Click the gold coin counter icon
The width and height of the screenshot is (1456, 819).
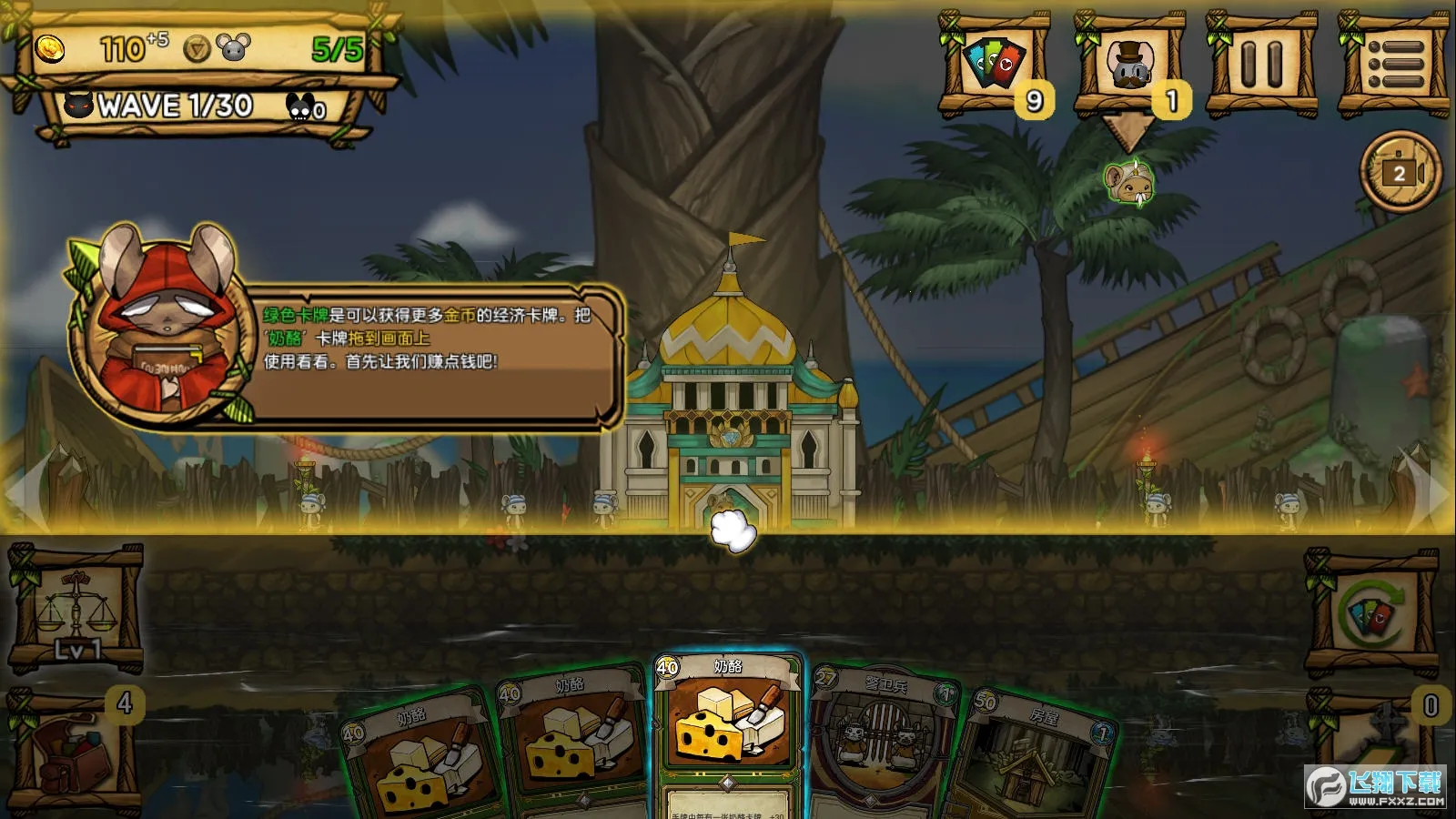(x=50, y=50)
